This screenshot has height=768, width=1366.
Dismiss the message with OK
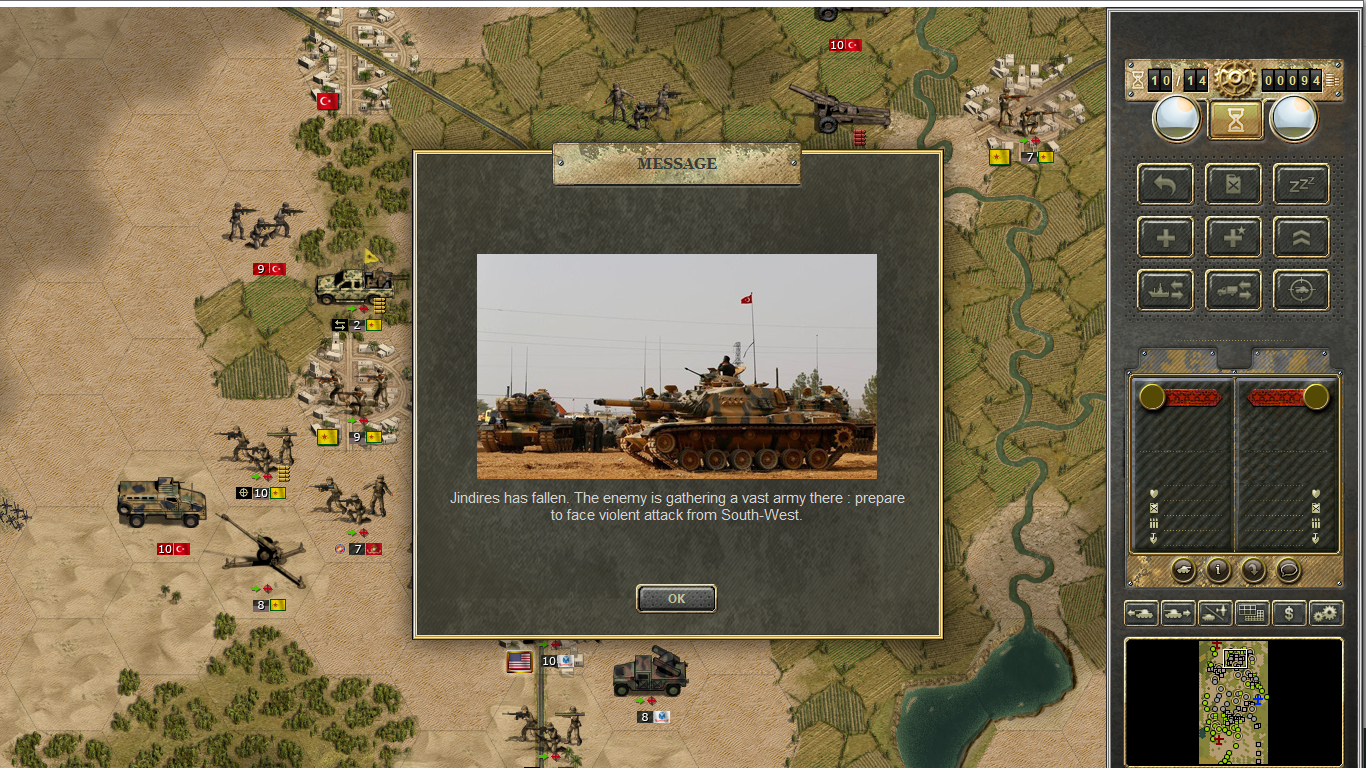[x=676, y=598]
